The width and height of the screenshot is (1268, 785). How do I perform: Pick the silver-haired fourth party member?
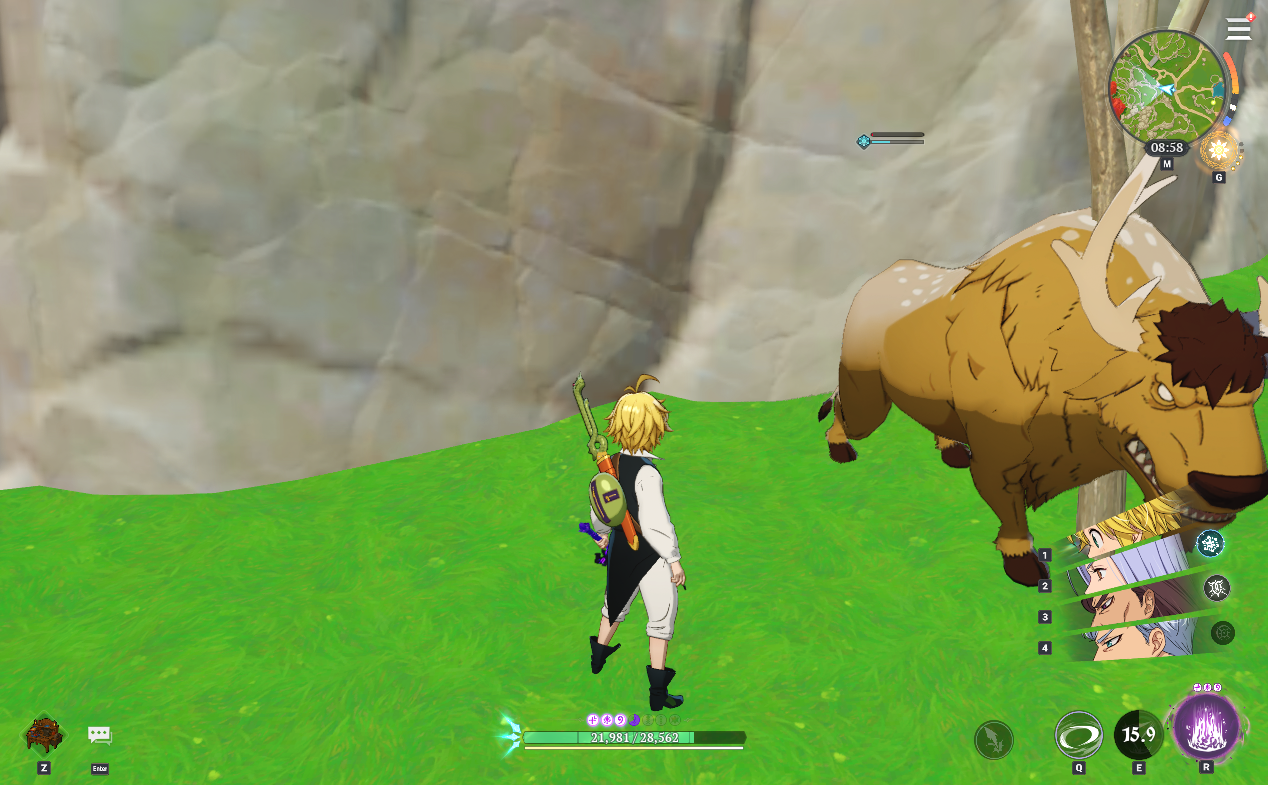tap(1130, 640)
